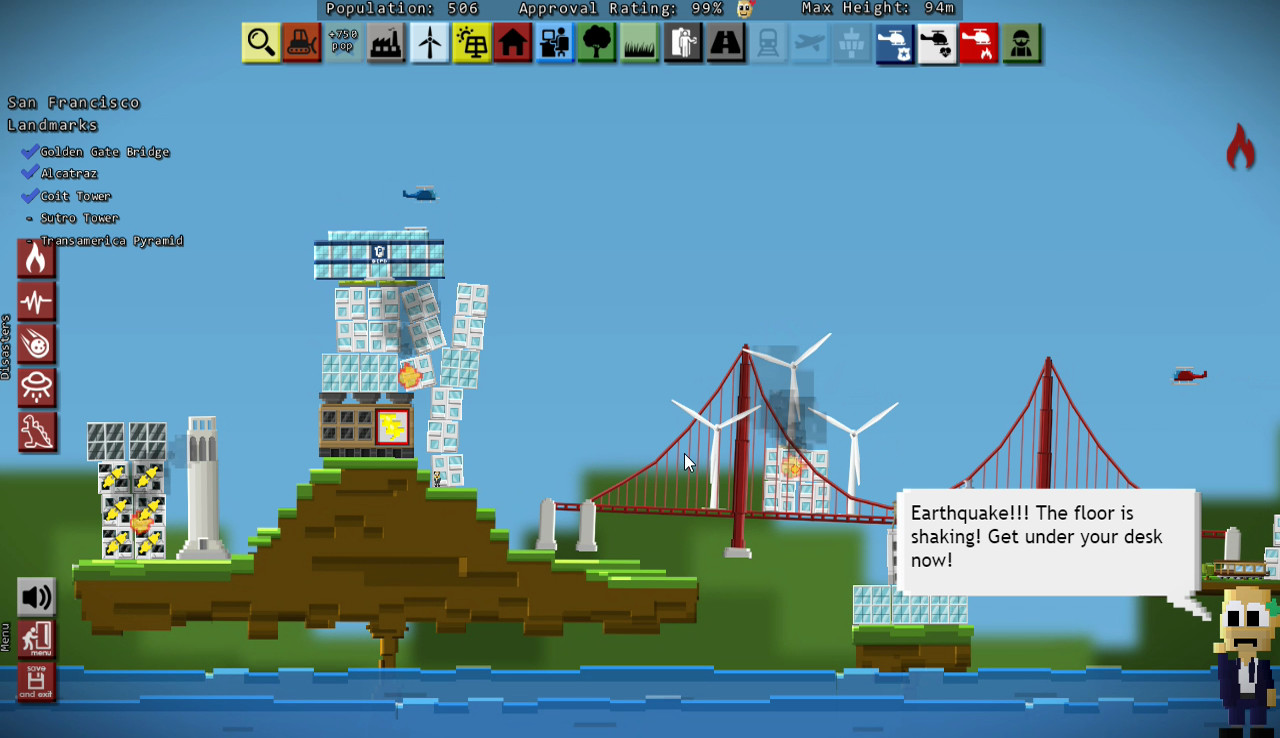1280x738 pixels.
Task: Unleash the dinosaur disaster
Action: click(x=37, y=431)
